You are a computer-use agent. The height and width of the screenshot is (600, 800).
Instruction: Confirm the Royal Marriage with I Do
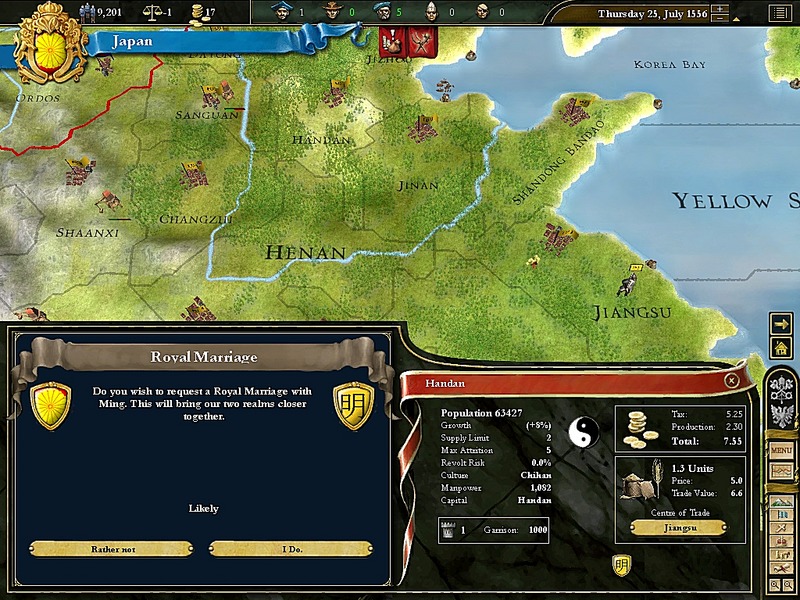[x=291, y=549]
